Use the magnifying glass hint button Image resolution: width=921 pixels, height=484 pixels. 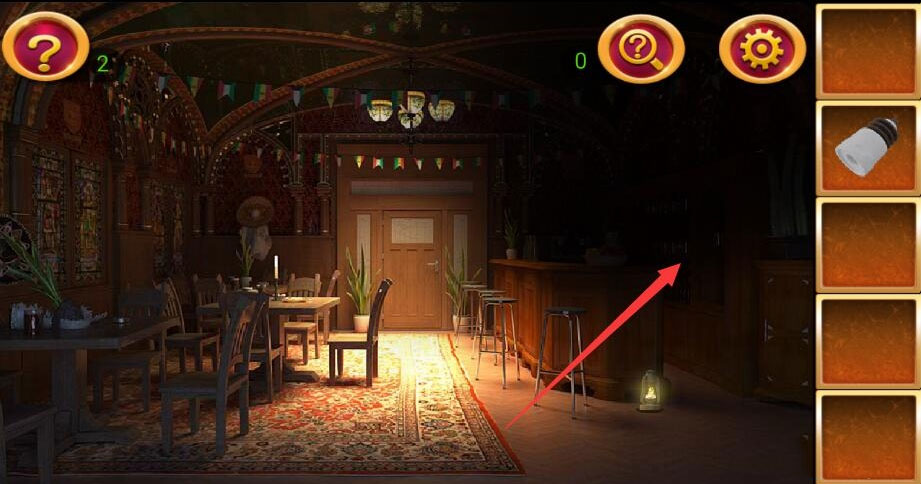tap(641, 48)
